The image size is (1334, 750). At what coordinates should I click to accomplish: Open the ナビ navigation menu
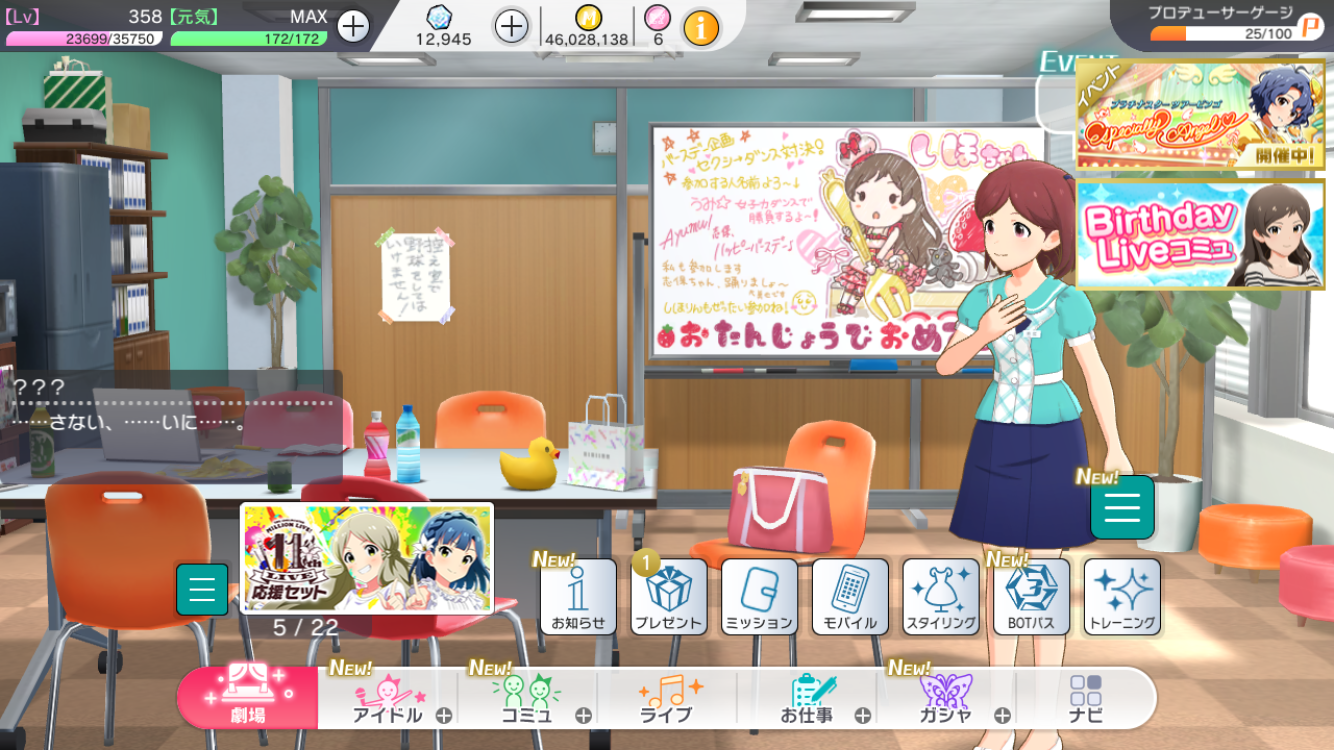[1086, 698]
